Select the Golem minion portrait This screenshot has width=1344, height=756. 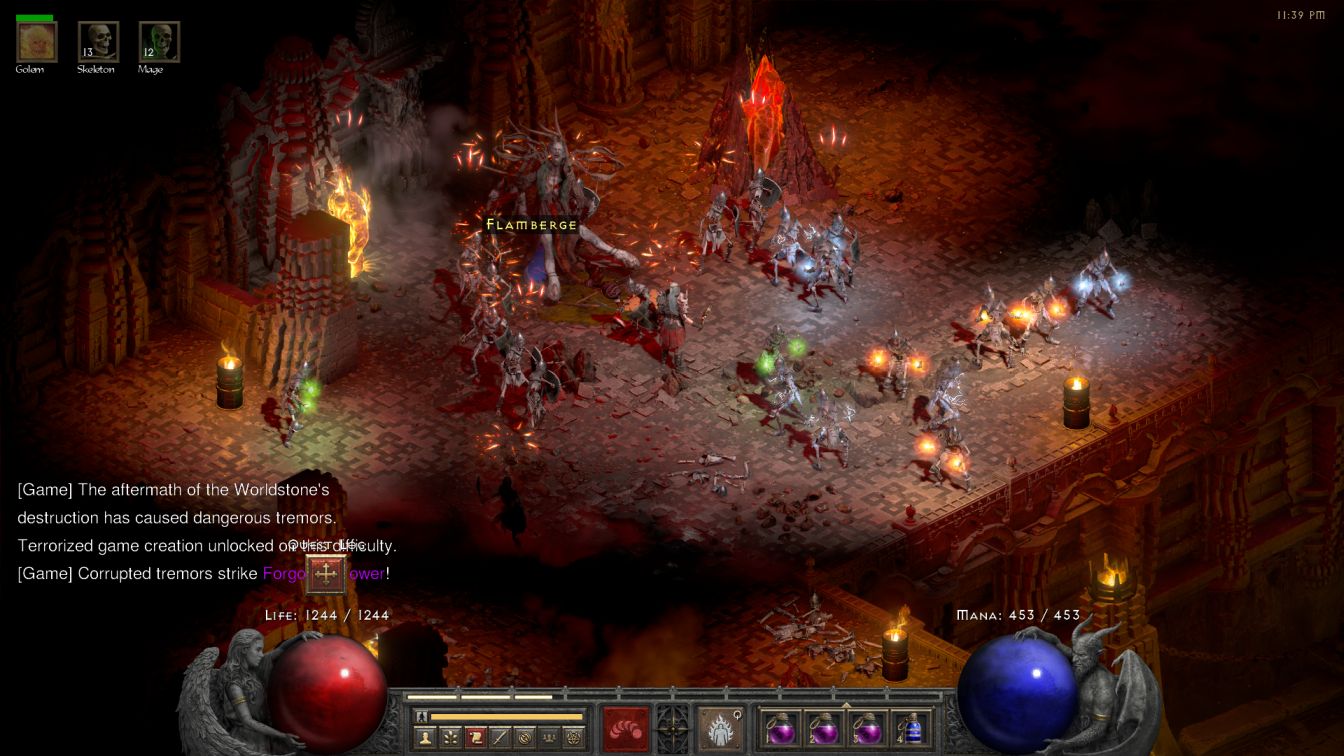pos(37,42)
